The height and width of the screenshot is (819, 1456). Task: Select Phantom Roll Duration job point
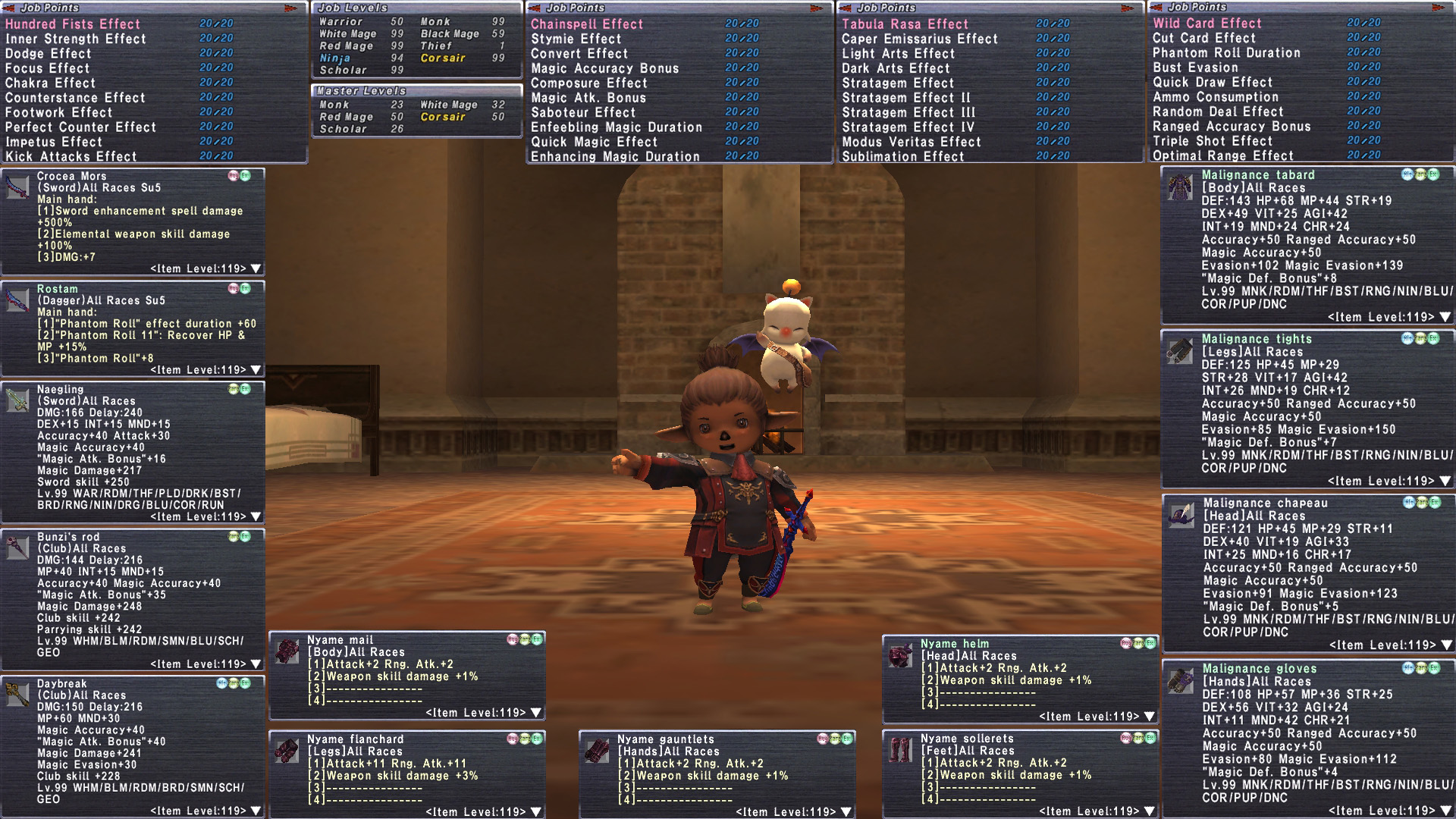pyautogui.click(x=1226, y=53)
